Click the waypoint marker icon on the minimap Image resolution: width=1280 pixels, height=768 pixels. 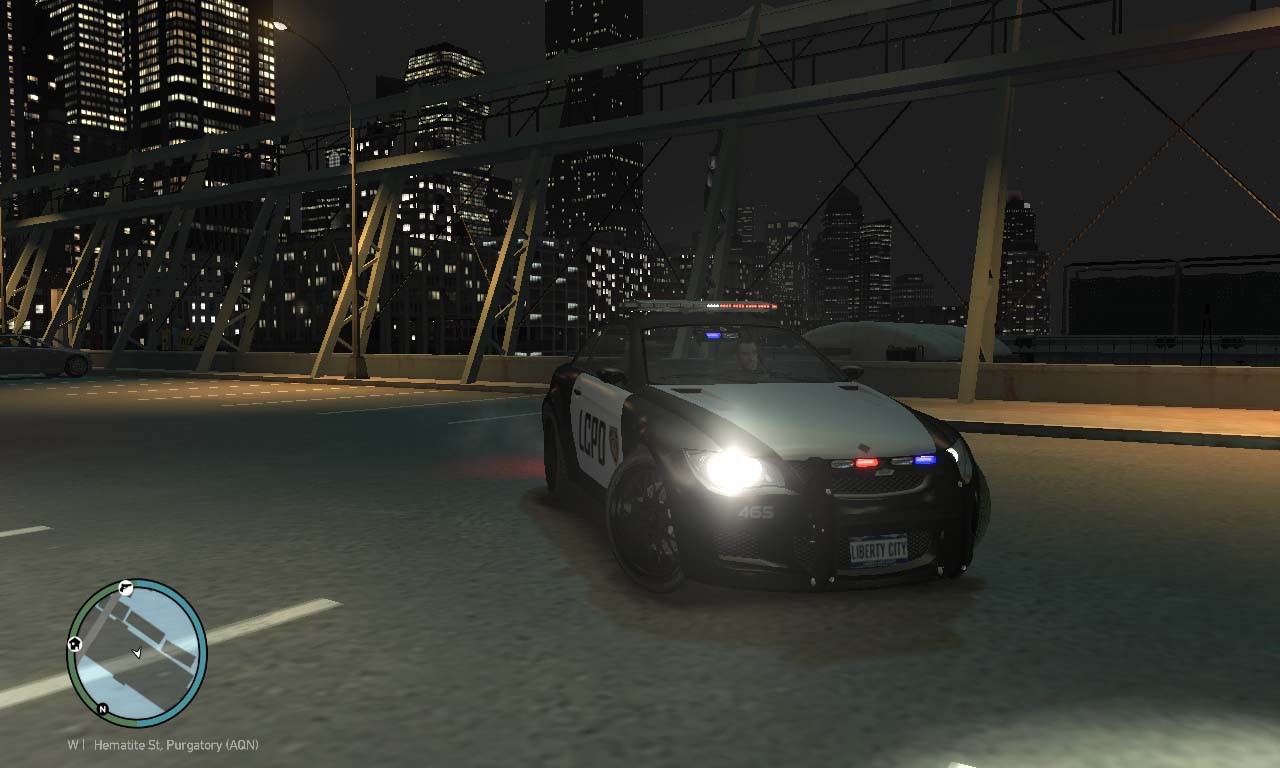[x=126, y=588]
